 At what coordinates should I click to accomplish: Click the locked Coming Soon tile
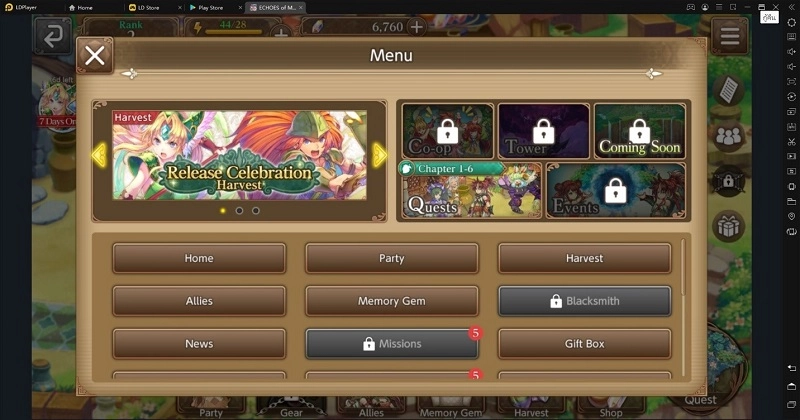pyautogui.click(x=639, y=131)
